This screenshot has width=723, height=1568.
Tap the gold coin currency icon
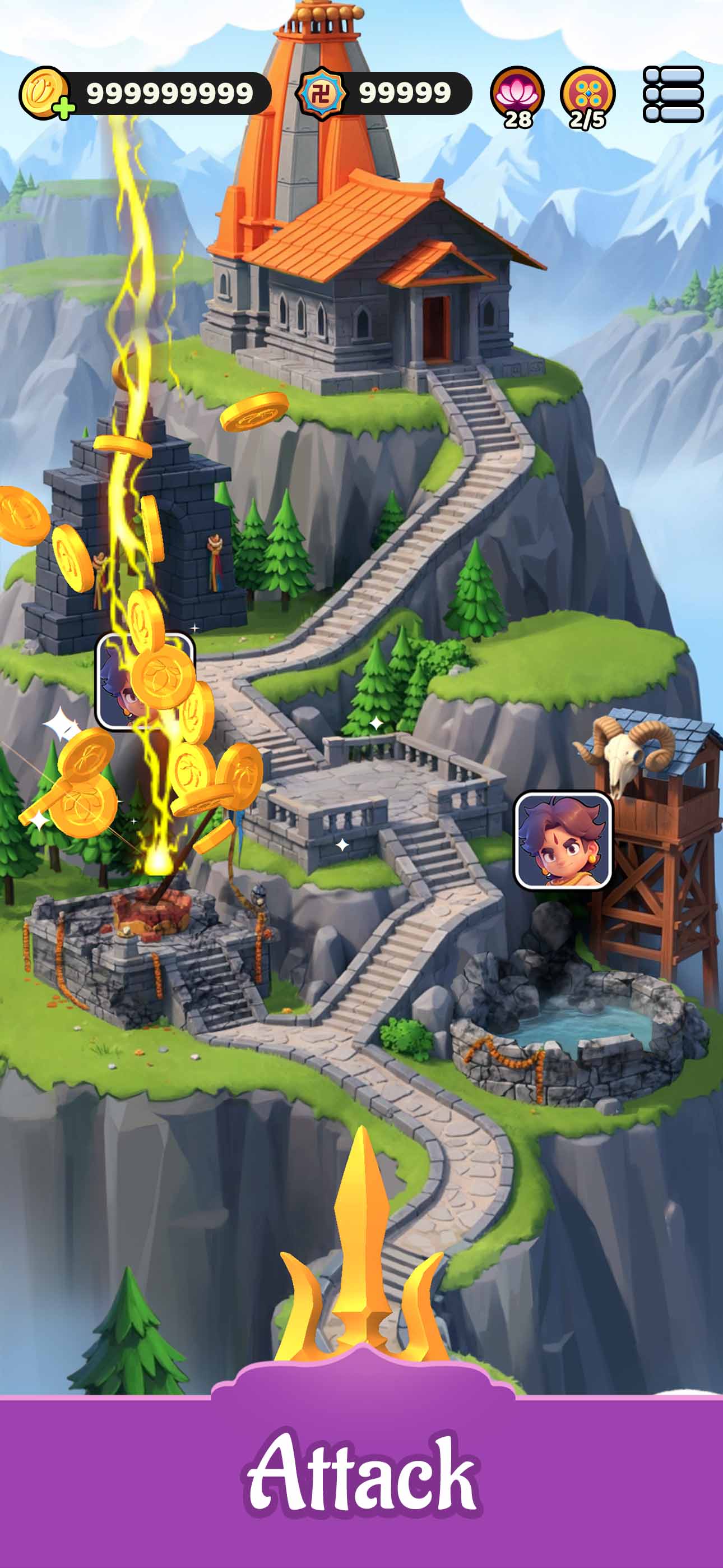[44, 90]
